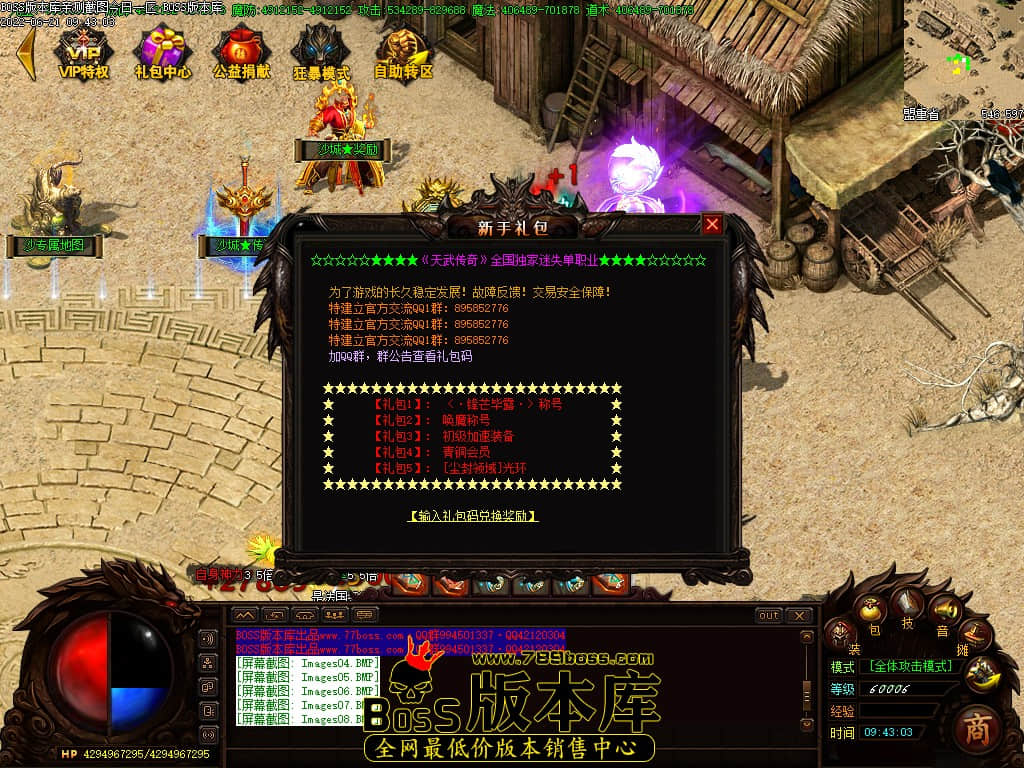Activate the 狂暴模式 berserk mode icon
1024x768 pixels.
click(x=321, y=52)
